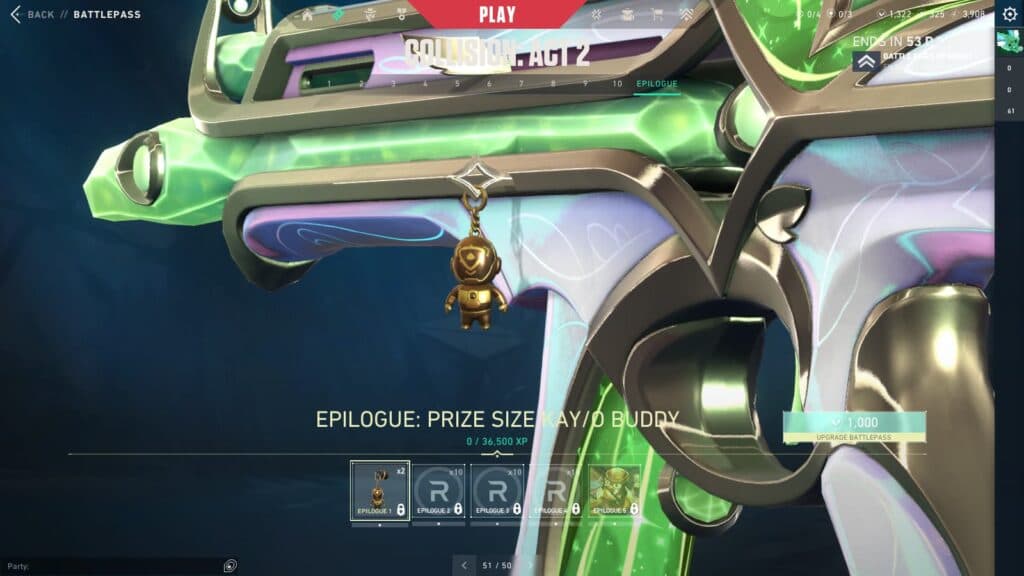Go to the previous reward page arrow
Screen dimensions: 1024x576
tap(464, 565)
